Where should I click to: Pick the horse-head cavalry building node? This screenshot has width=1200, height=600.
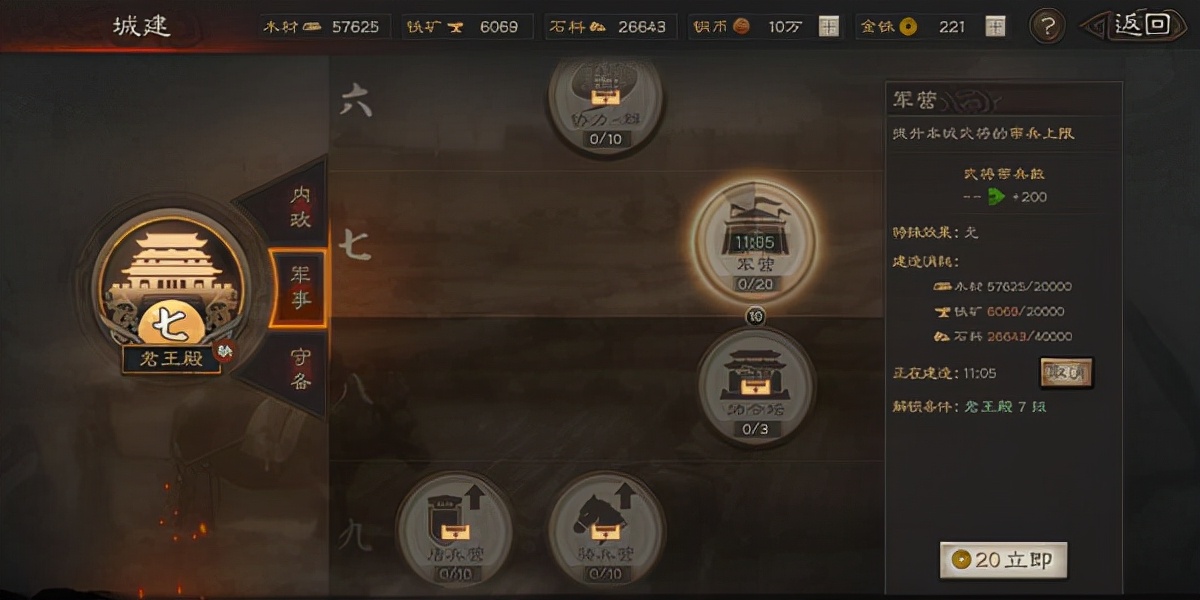(x=606, y=529)
